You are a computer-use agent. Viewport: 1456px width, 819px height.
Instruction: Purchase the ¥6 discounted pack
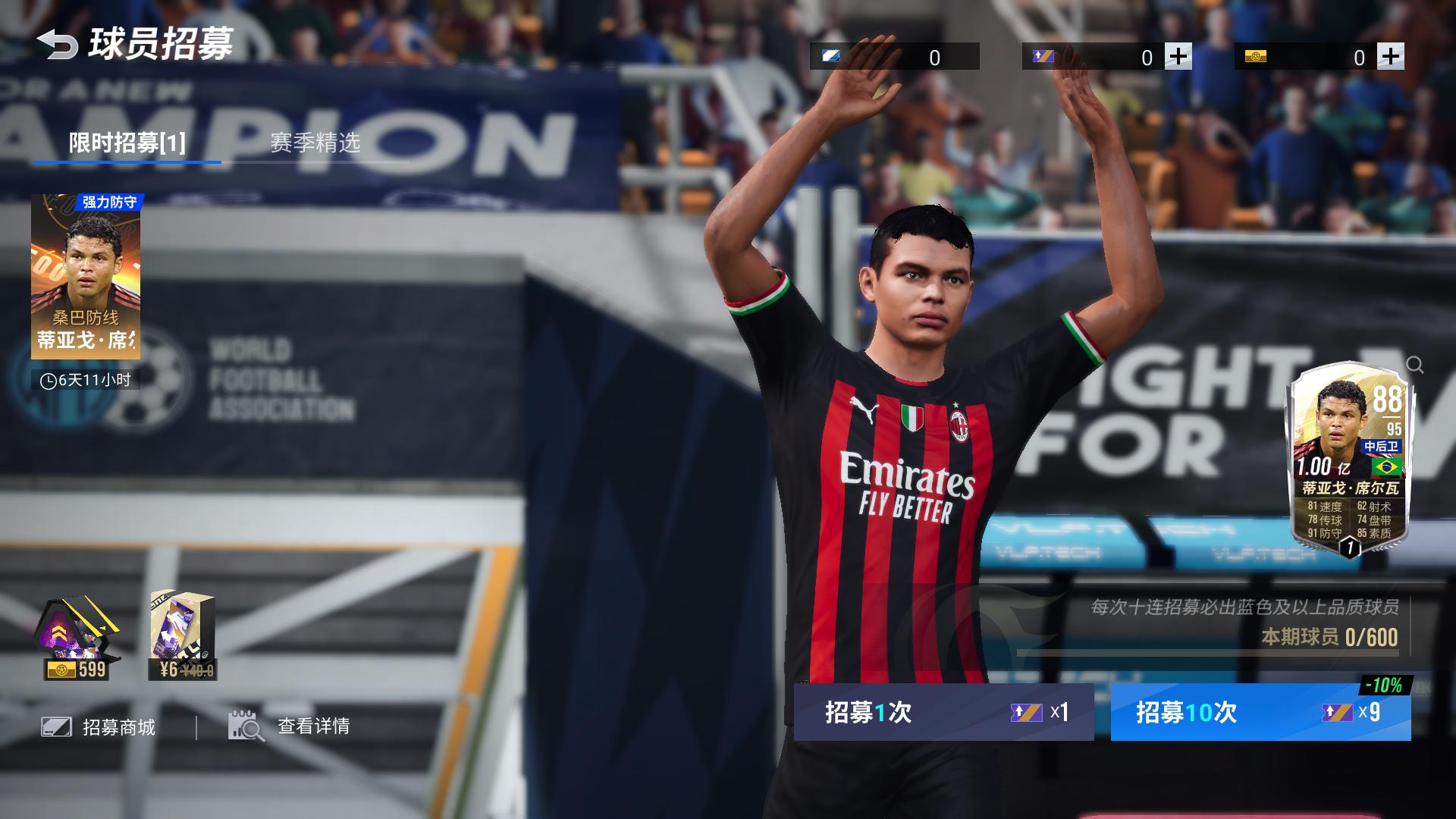point(184,637)
